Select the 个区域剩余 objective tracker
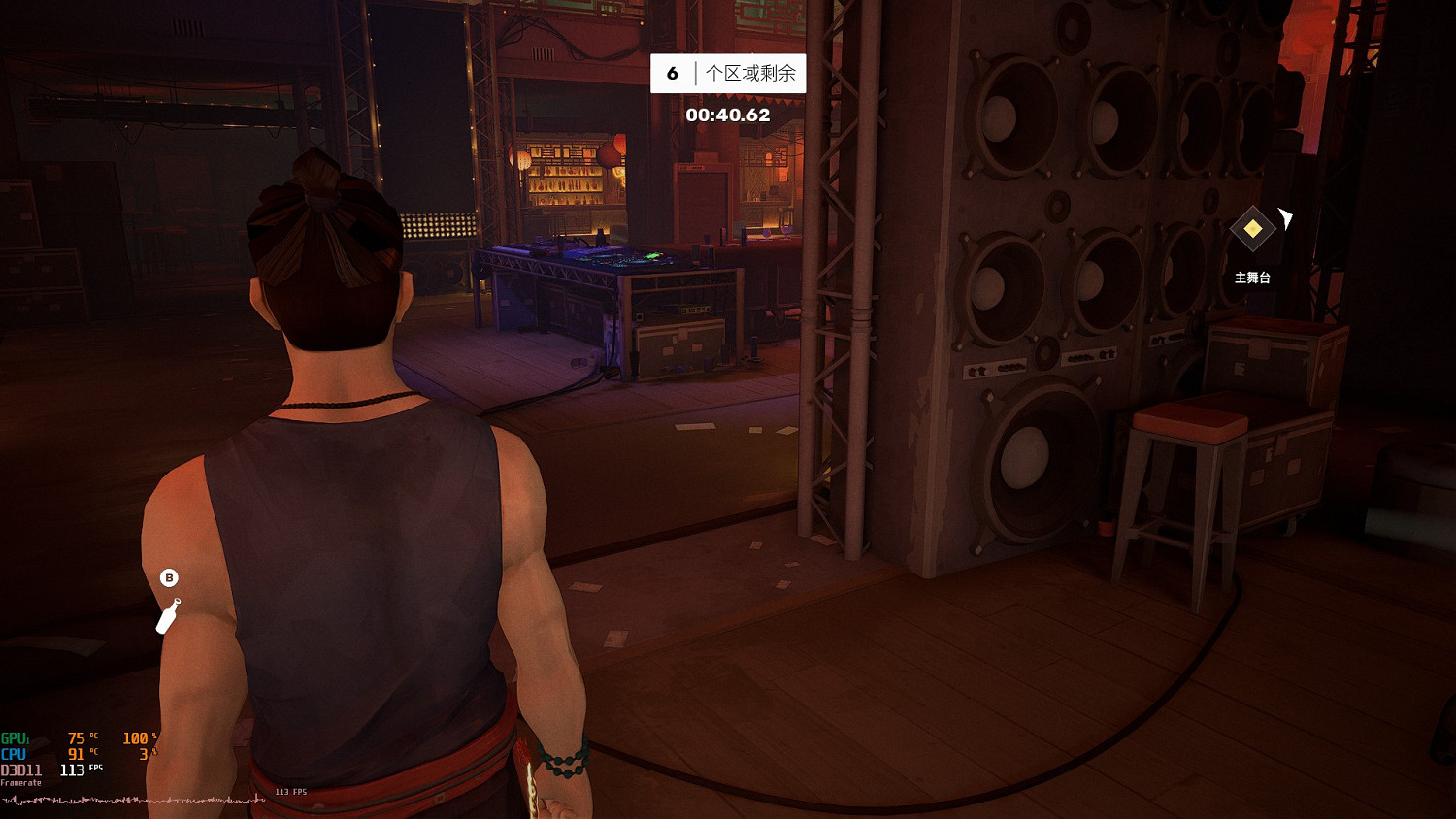The image size is (1456, 819). click(728, 74)
